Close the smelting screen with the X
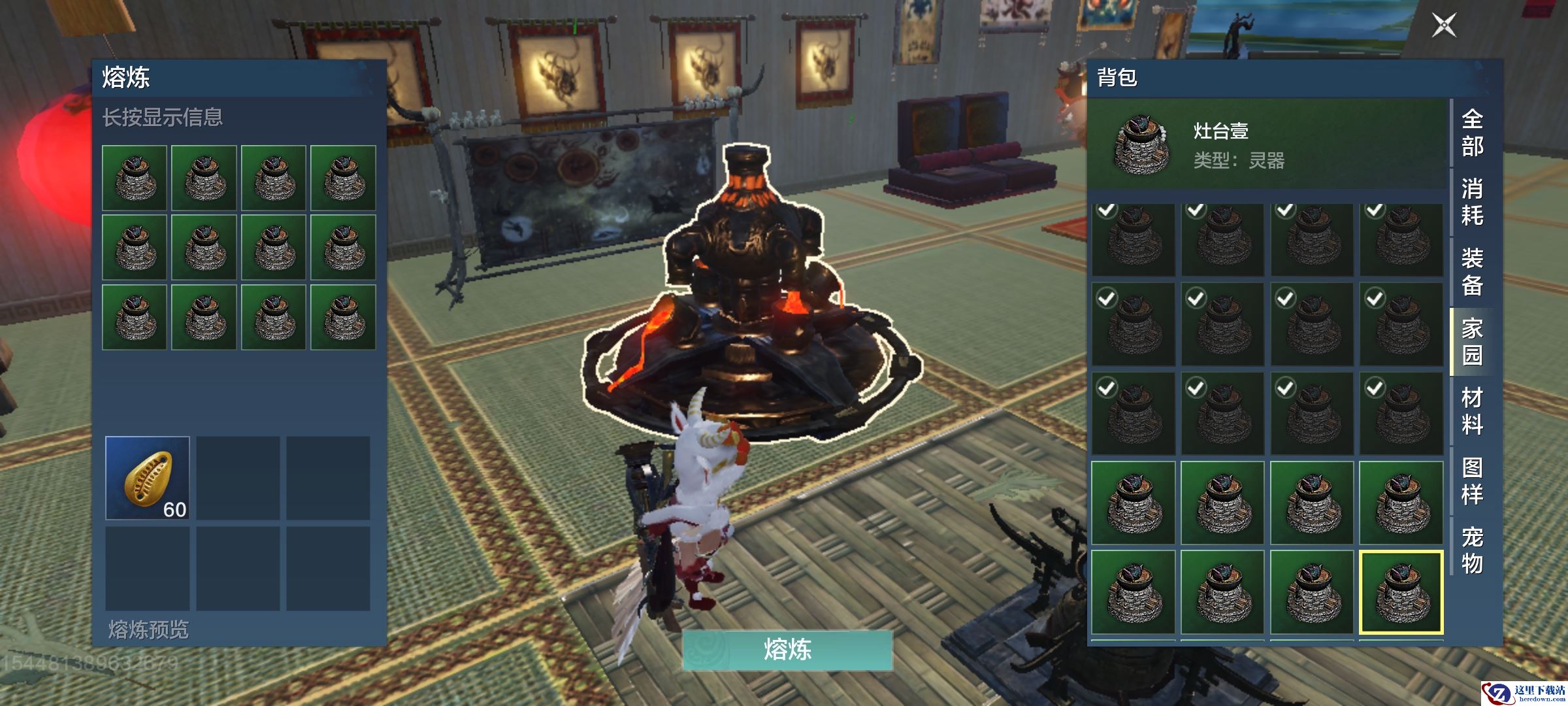Image resolution: width=1568 pixels, height=706 pixels. tap(1444, 25)
